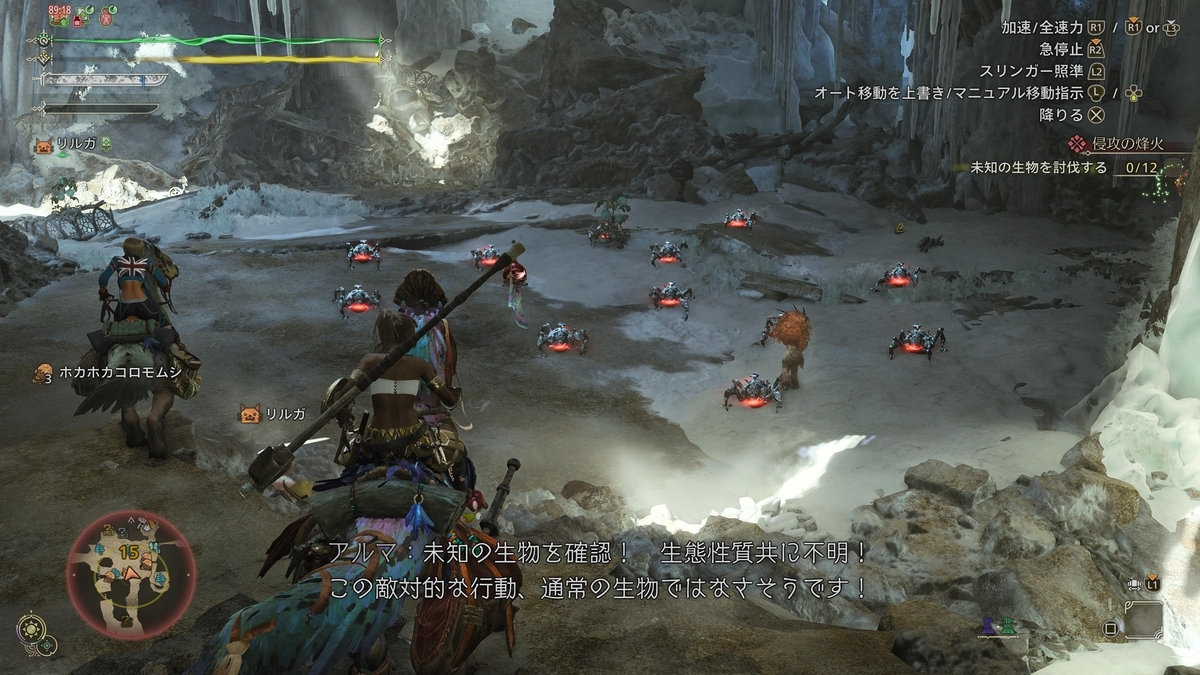Select the 未知の生物を討伐する objective tracker
The width and height of the screenshot is (1200, 675).
[1039, 168]
